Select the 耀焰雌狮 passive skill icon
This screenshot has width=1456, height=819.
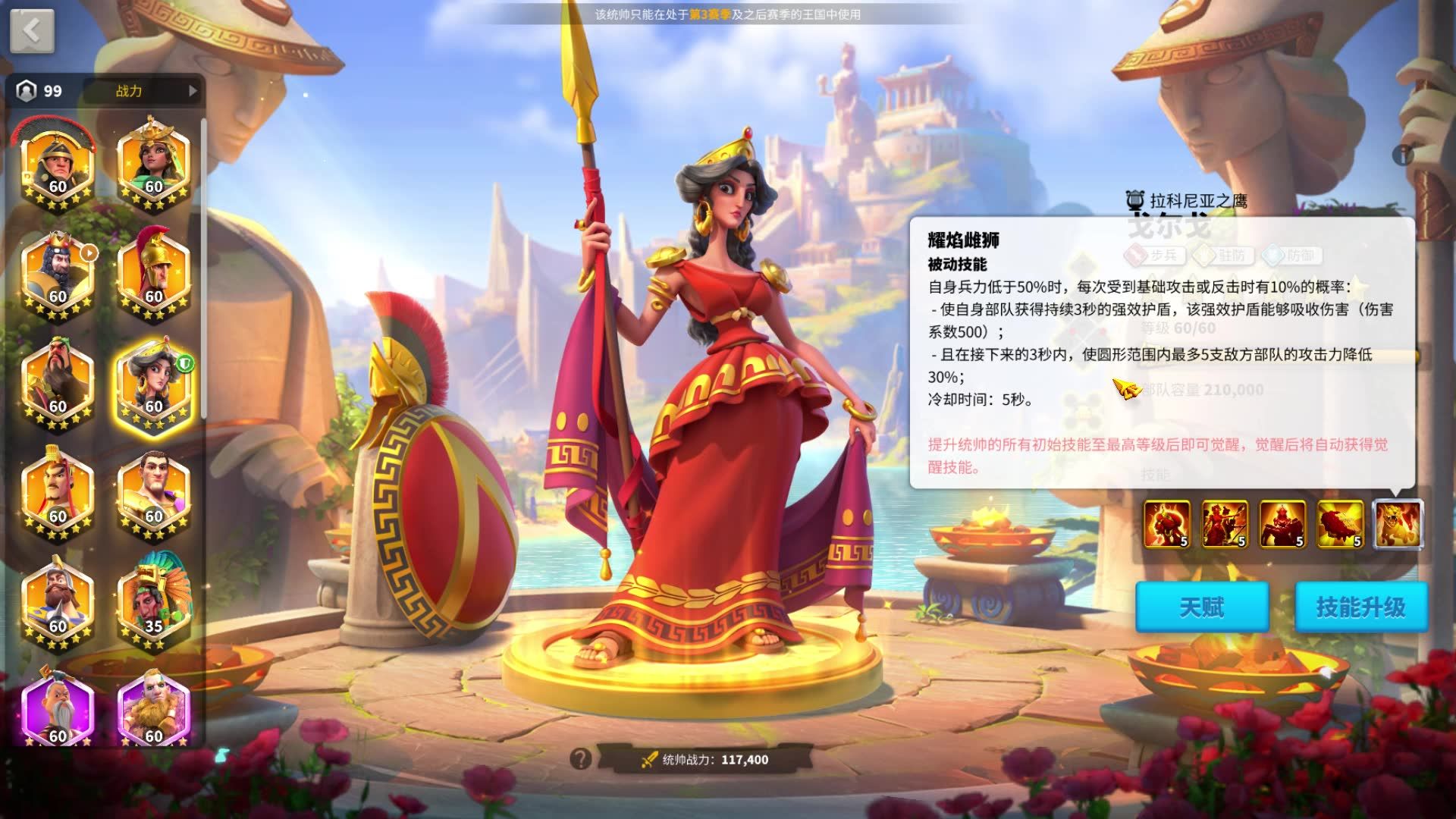click(1398, 523)
